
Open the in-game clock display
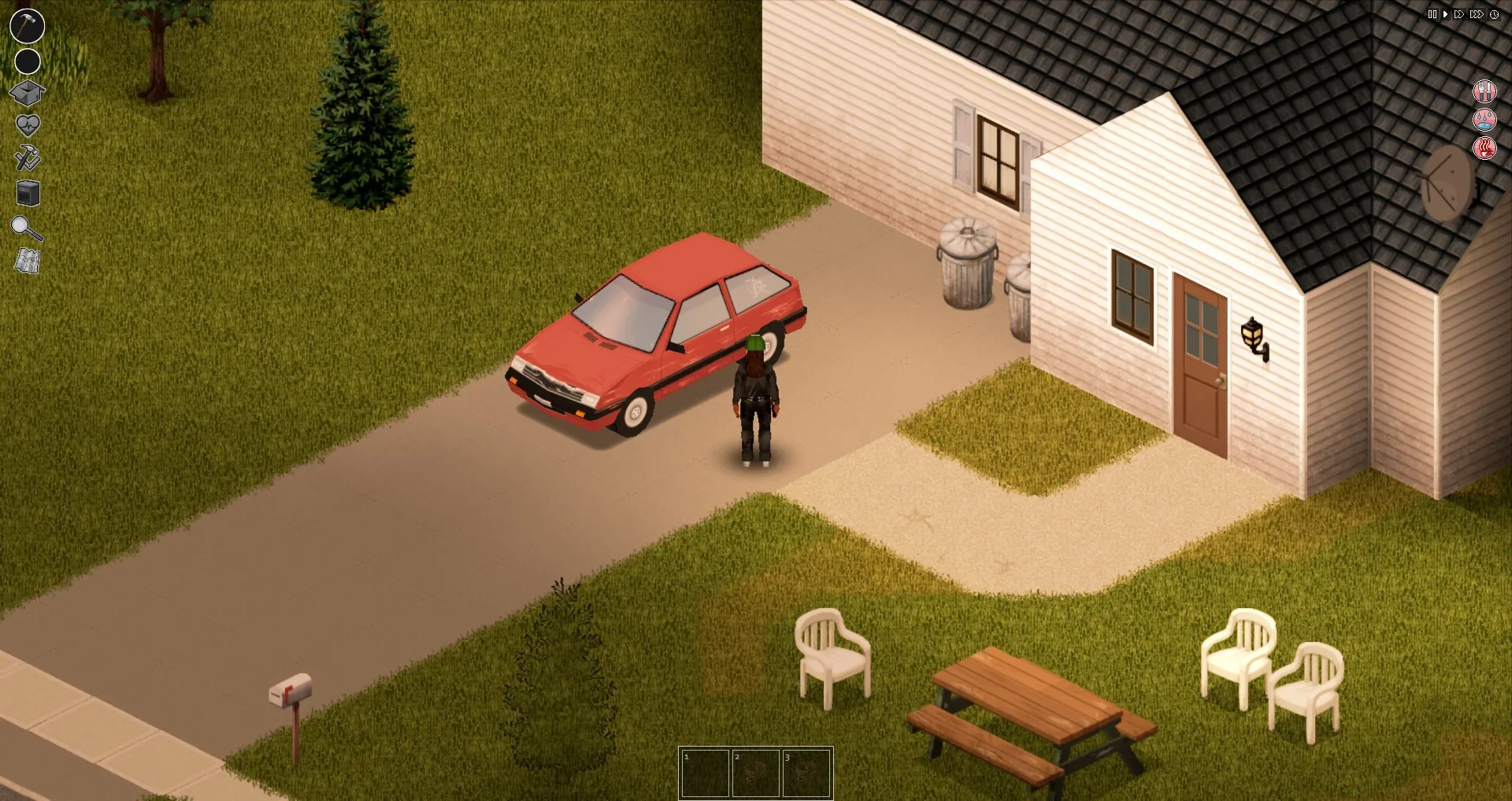click(1494, 14)
